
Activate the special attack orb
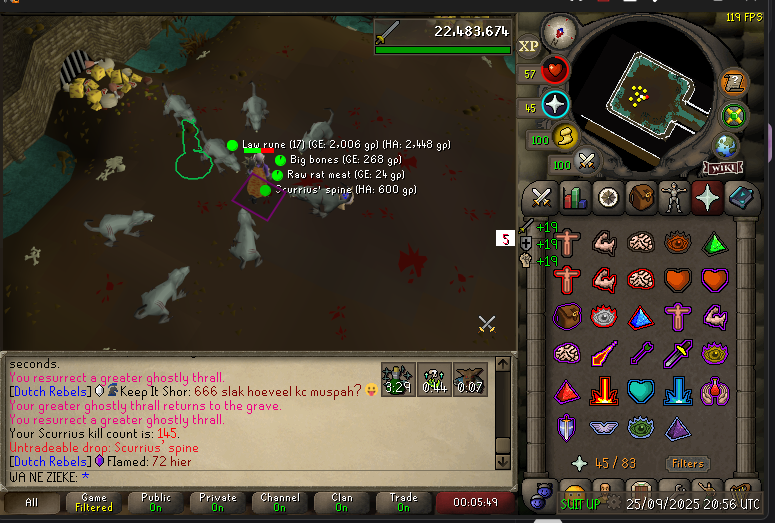[x=587, y=160]
